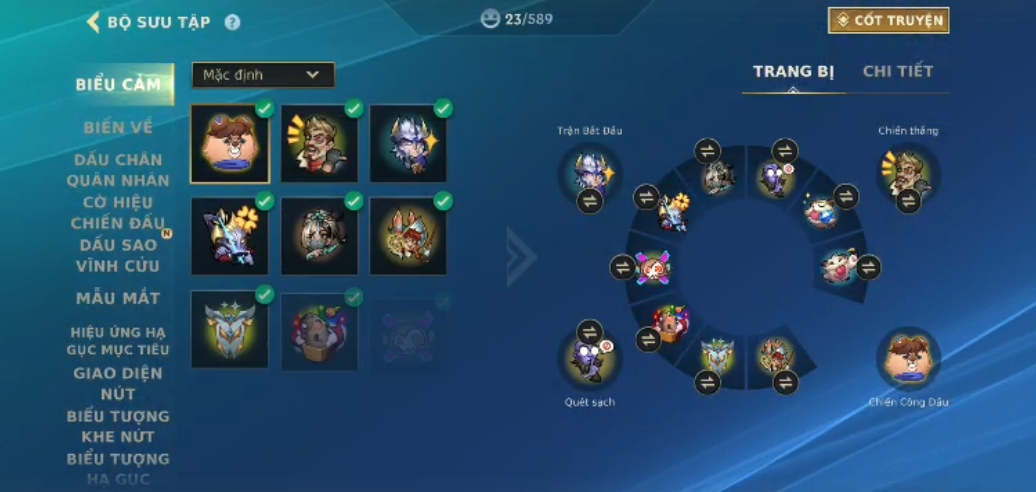The height and width of the screenshot is (492, 1036).
Task: Click the Quét sạch emote slot
Action: click(590, 357)
